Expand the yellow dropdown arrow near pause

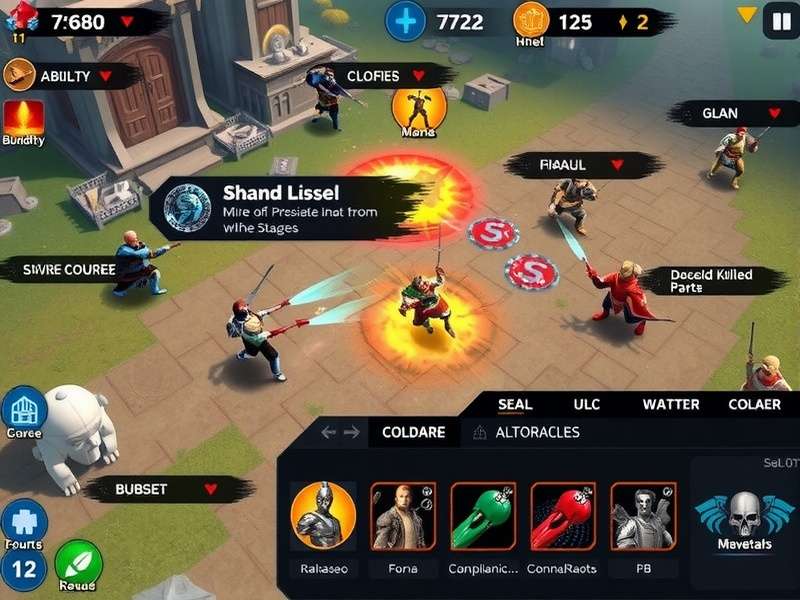coord(746,15)
